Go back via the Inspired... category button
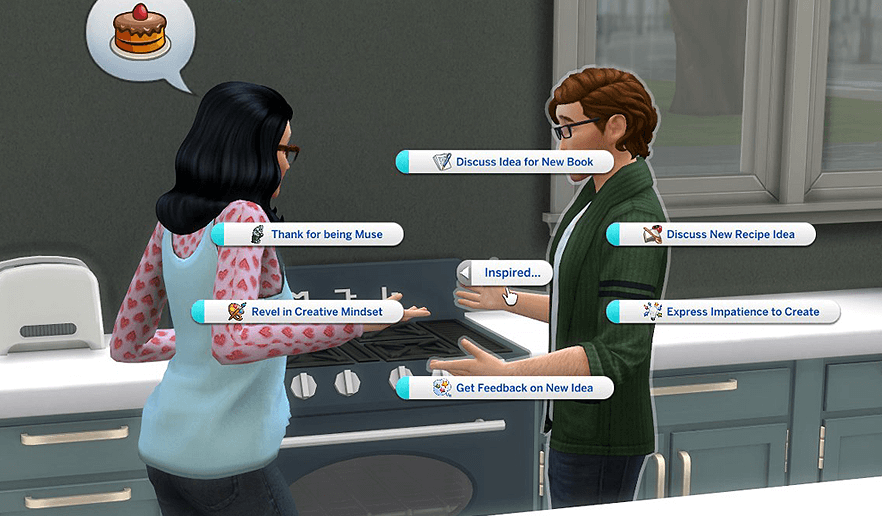 pyautogui.click(x=505, y=272)
